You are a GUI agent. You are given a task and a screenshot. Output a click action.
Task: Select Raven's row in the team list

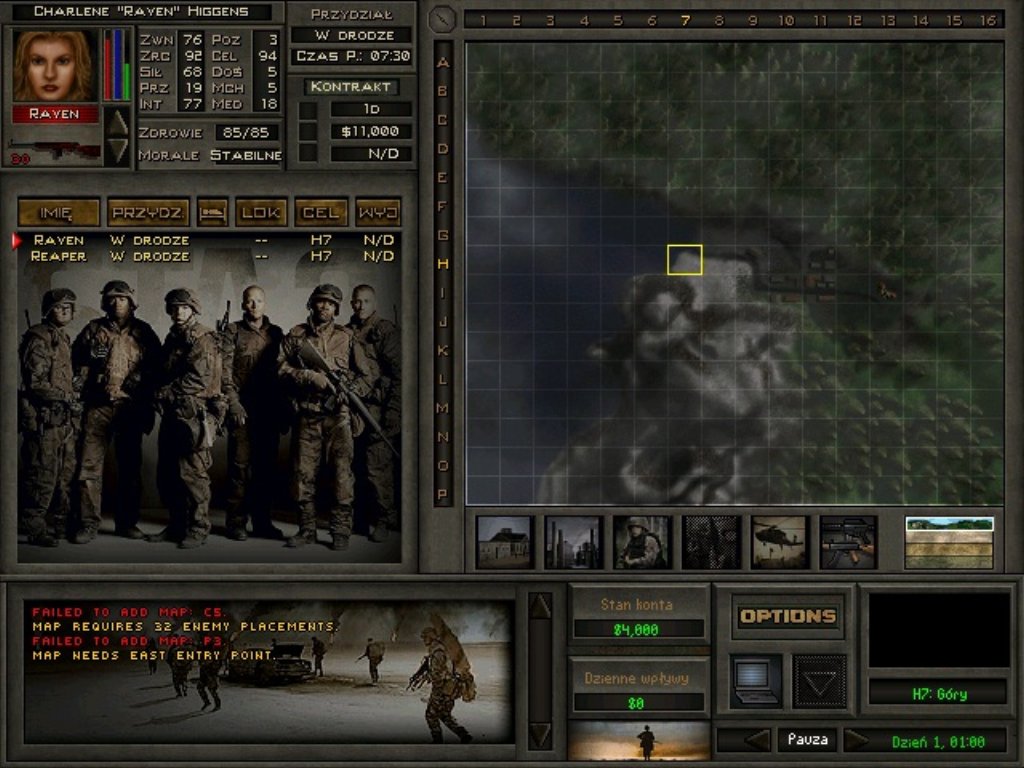point(59,240)
